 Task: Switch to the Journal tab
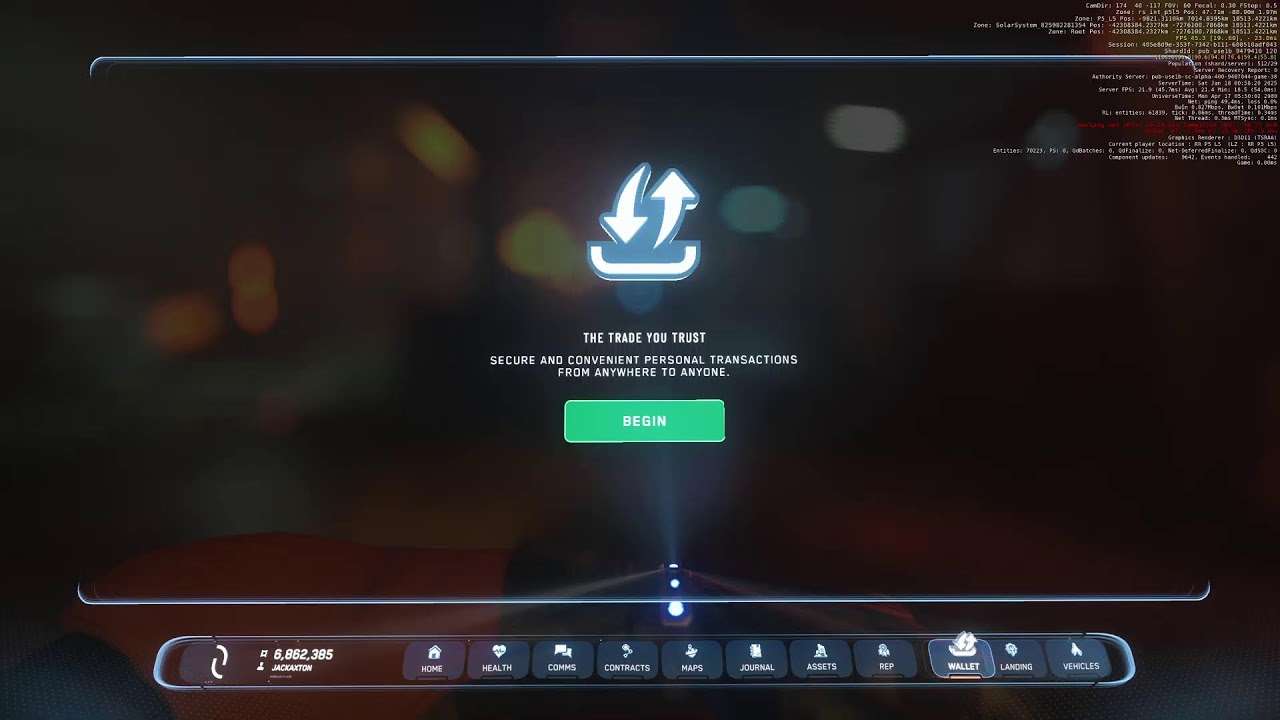pos(757,659)
